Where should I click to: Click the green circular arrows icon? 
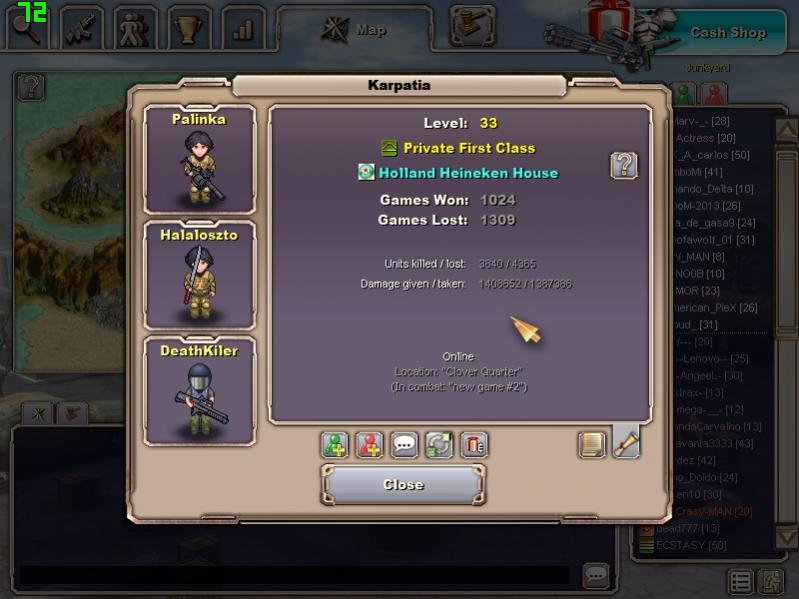pos(439,445)
